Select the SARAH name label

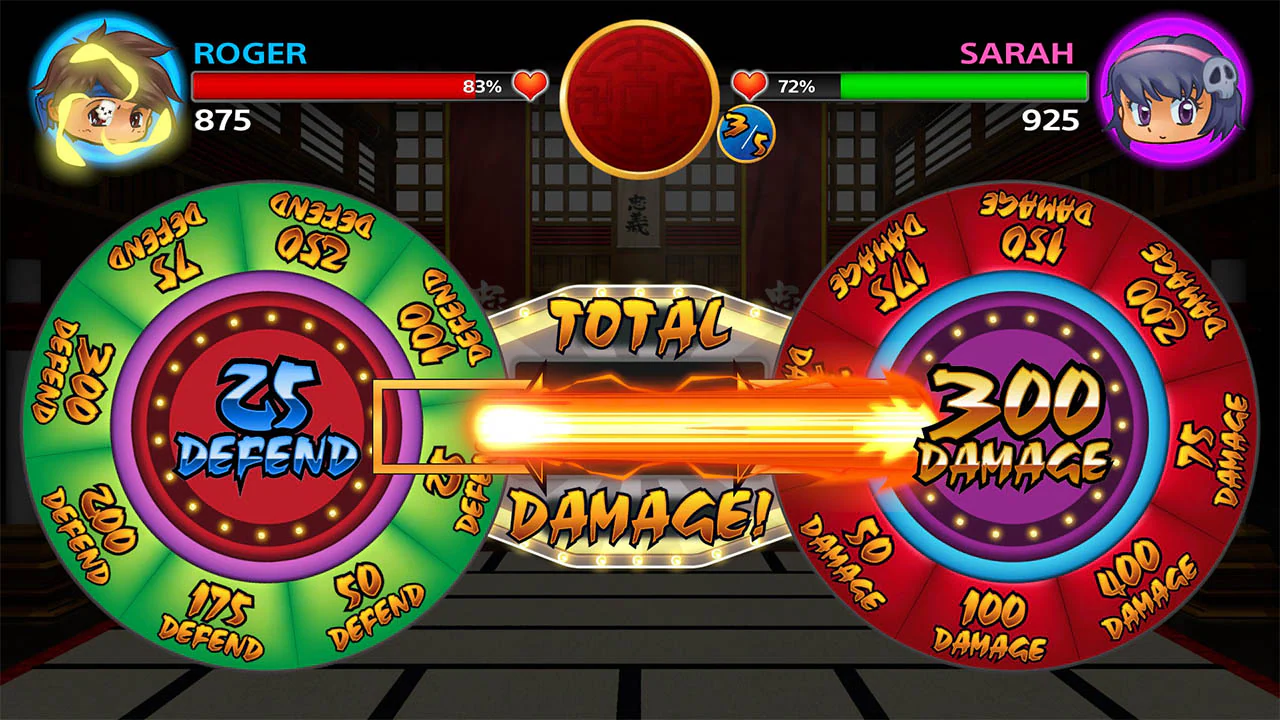[1019, 54]
